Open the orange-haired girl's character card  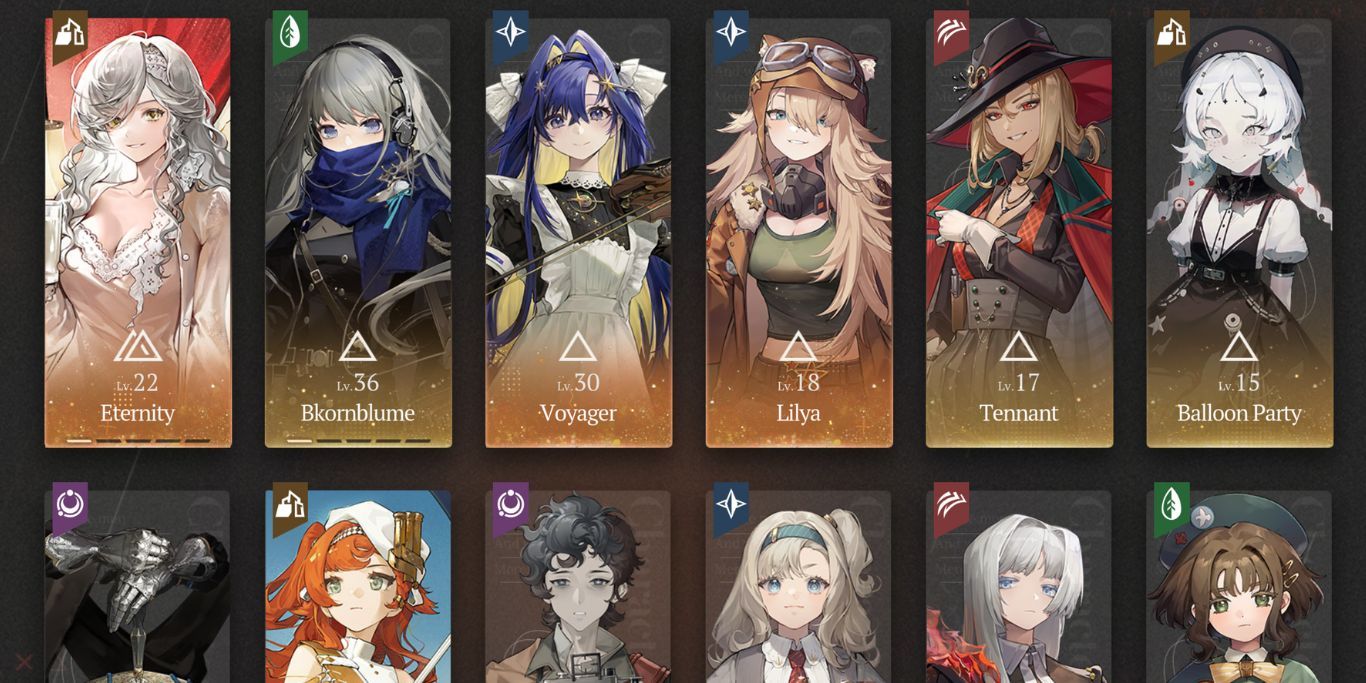pos(358,588)
